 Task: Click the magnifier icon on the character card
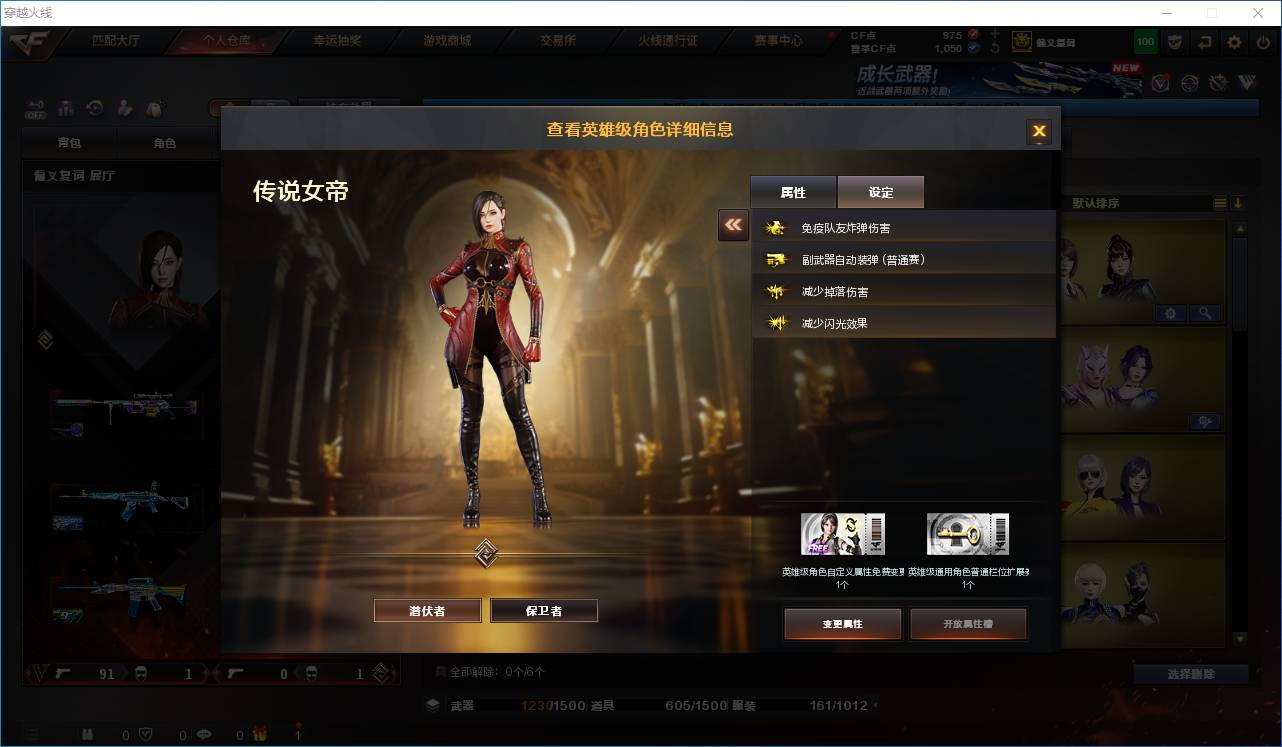(1205, 313)
